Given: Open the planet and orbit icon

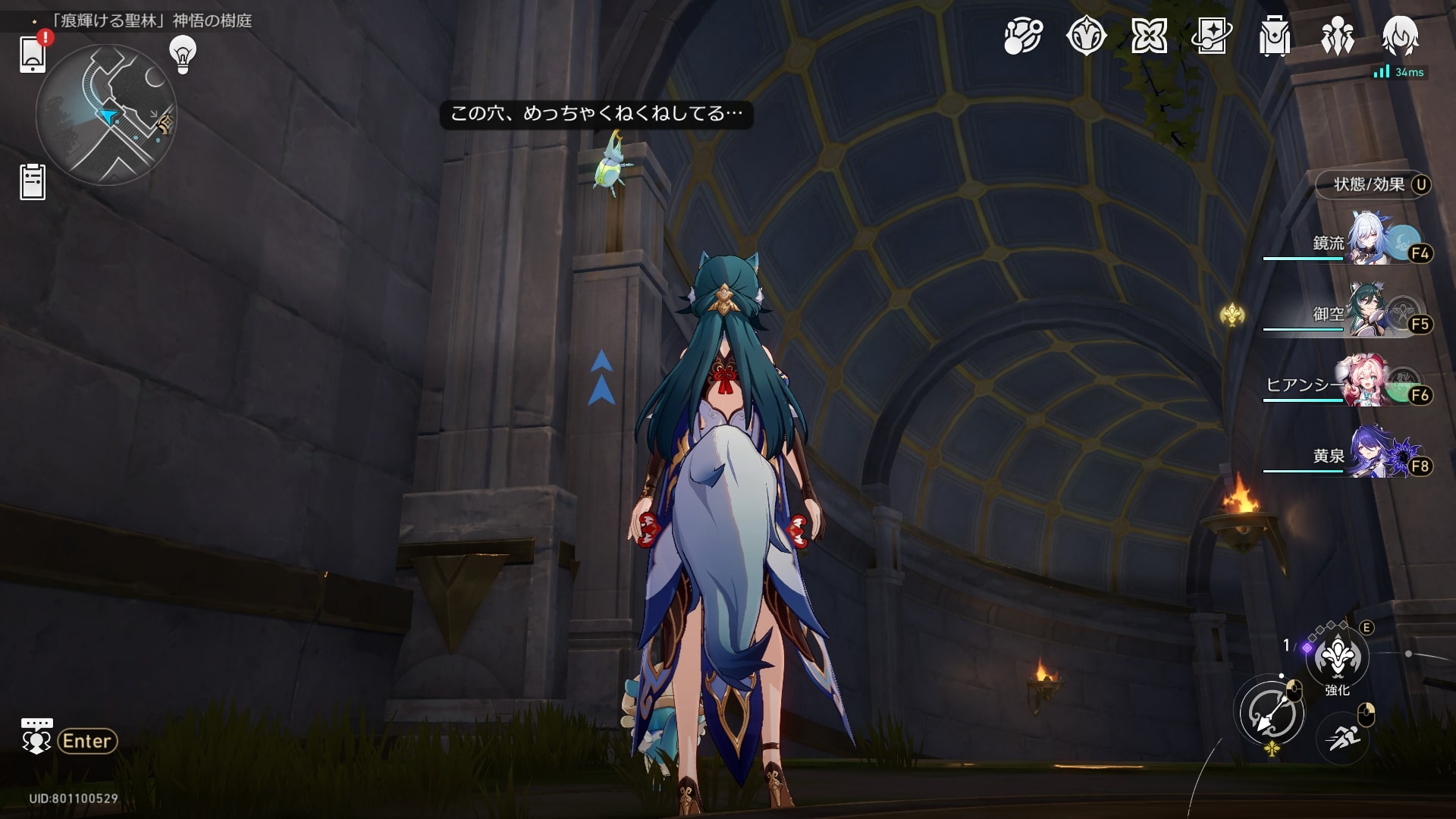Looking at the screenshot, I should 1023,36.
